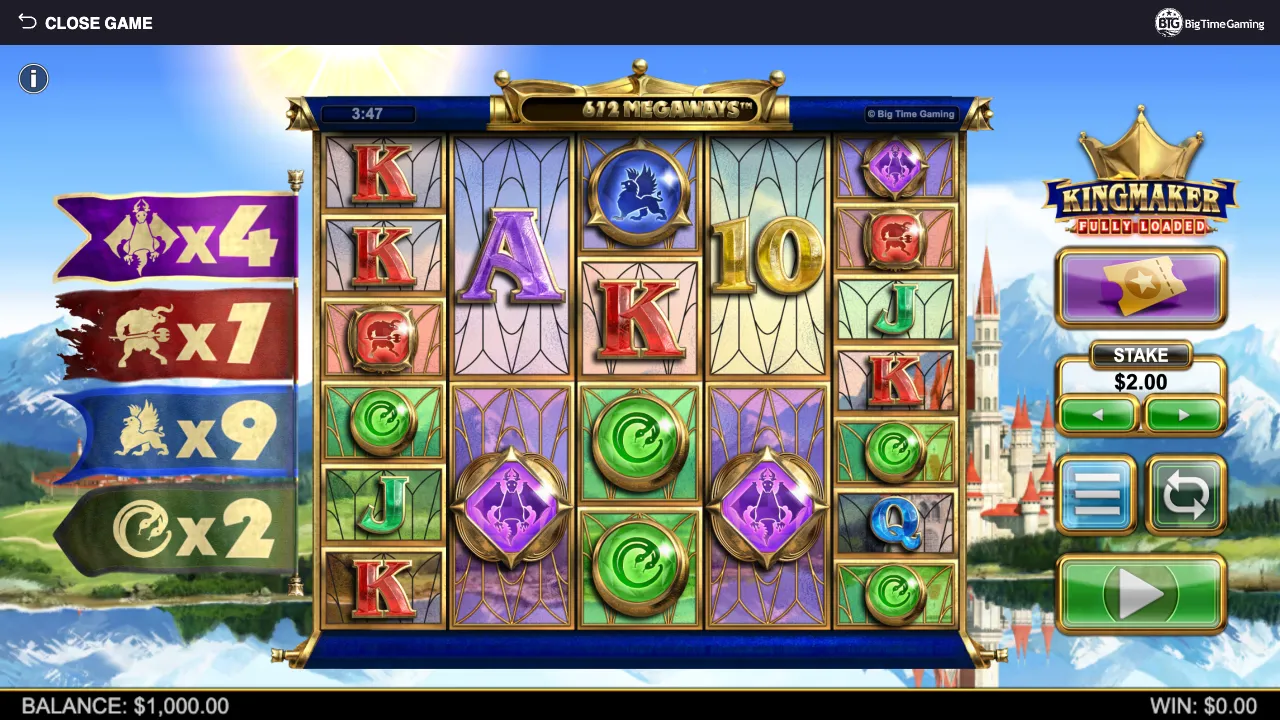Image resolution: width=1280 pixels, height=720 pixels.
Task: Enable autoplay using the circular arrows icon
Action: pyautogui.click(x=1186, y=494)
